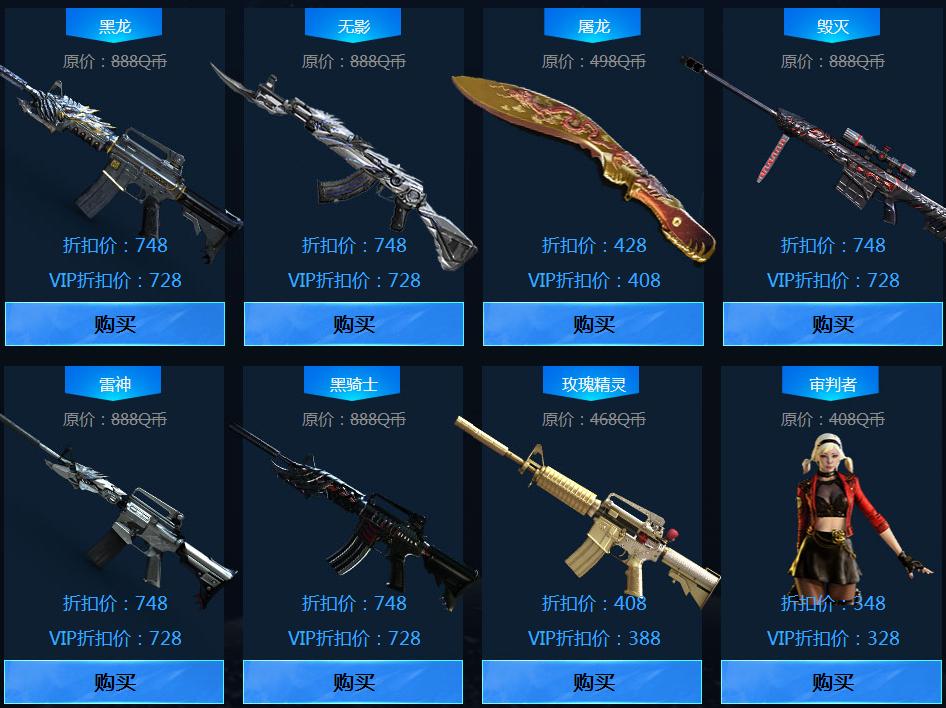
Task: Purchase the 审判者 character
Action: pos(832,682)
